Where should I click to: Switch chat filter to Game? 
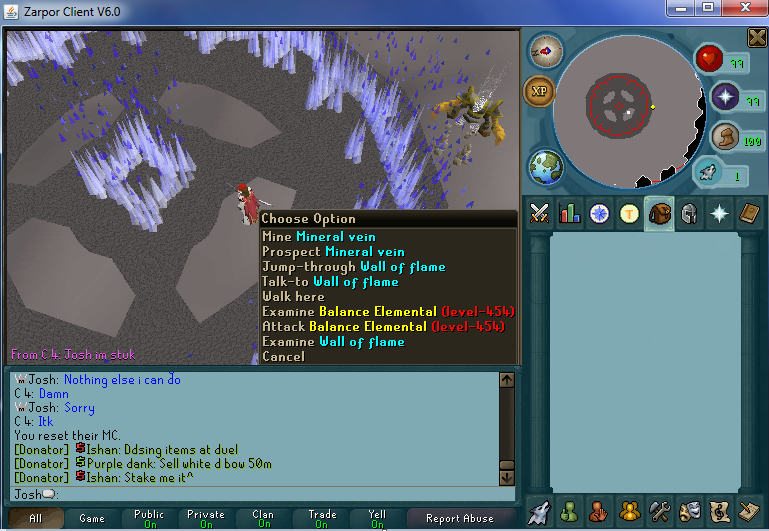[x=92, y=518]
